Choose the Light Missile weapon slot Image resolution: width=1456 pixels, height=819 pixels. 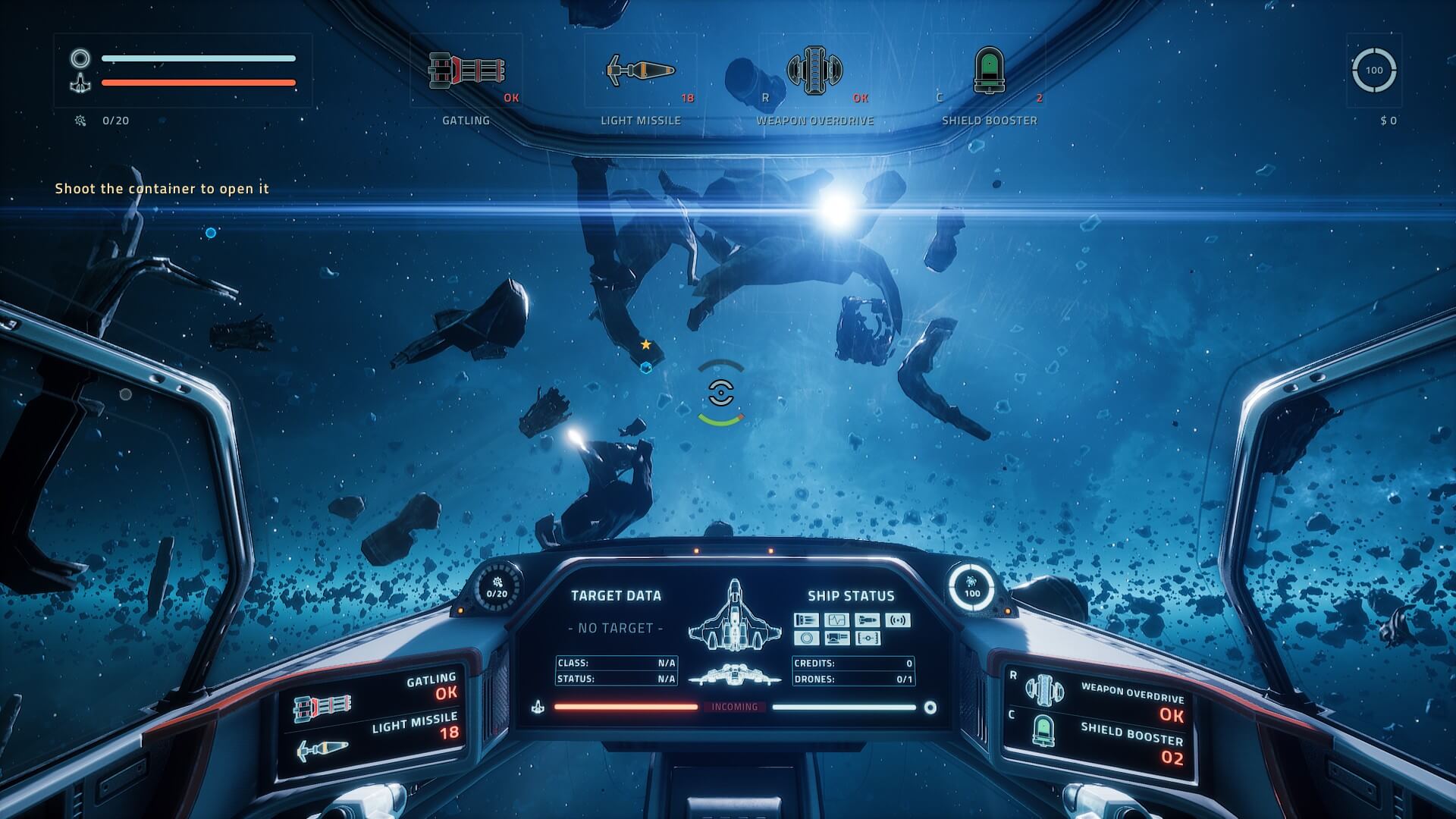pos(641,71)
